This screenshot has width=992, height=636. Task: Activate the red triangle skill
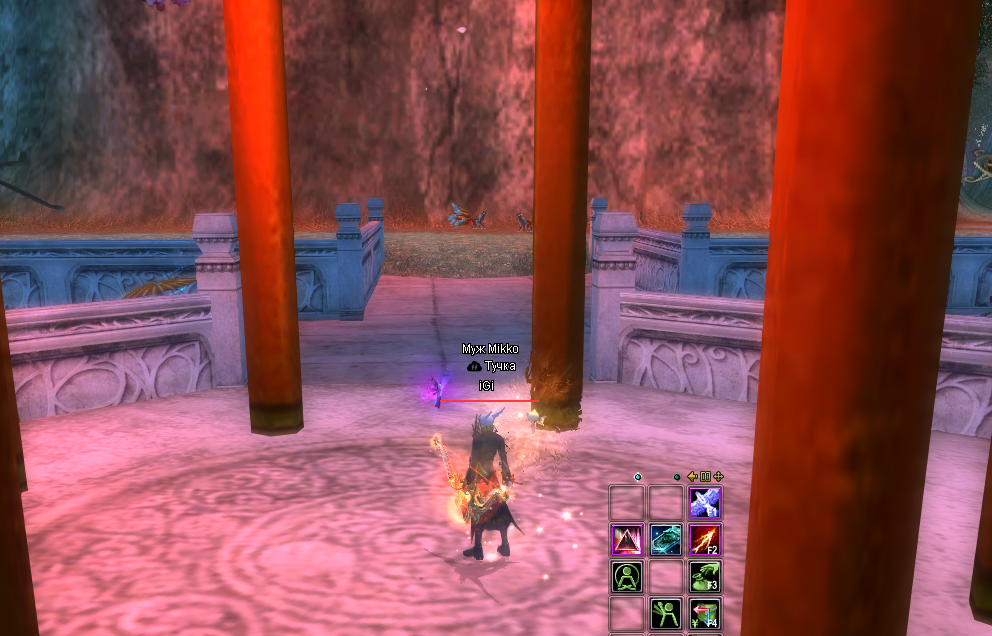tap(627, 540)
